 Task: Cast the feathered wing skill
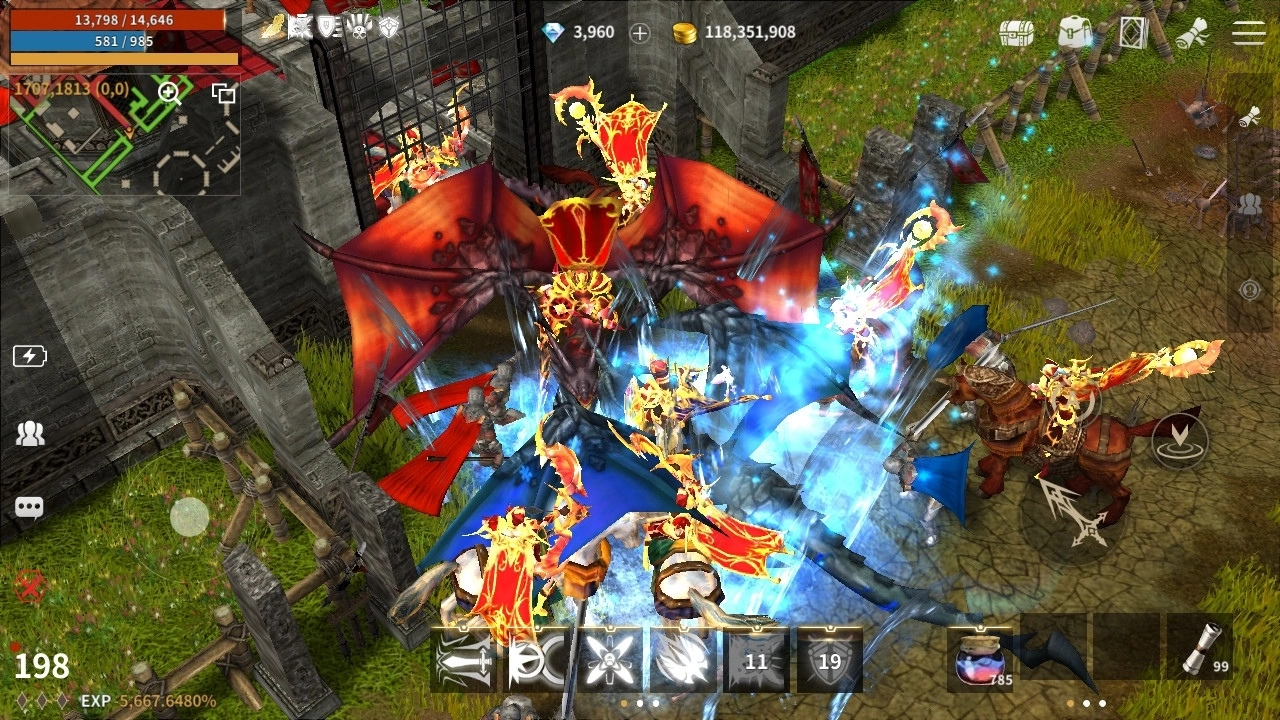pyautogui.click(x=682, y=660)
